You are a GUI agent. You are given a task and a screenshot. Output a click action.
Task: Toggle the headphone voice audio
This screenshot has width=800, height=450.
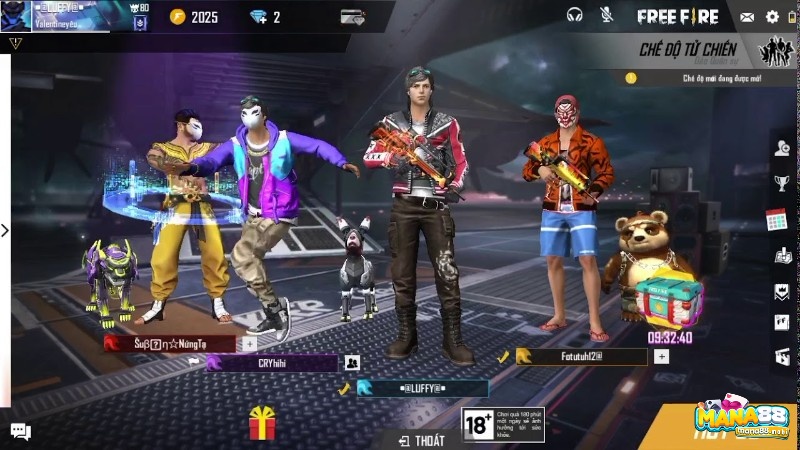pyautogui.click(x=574, y=16)
